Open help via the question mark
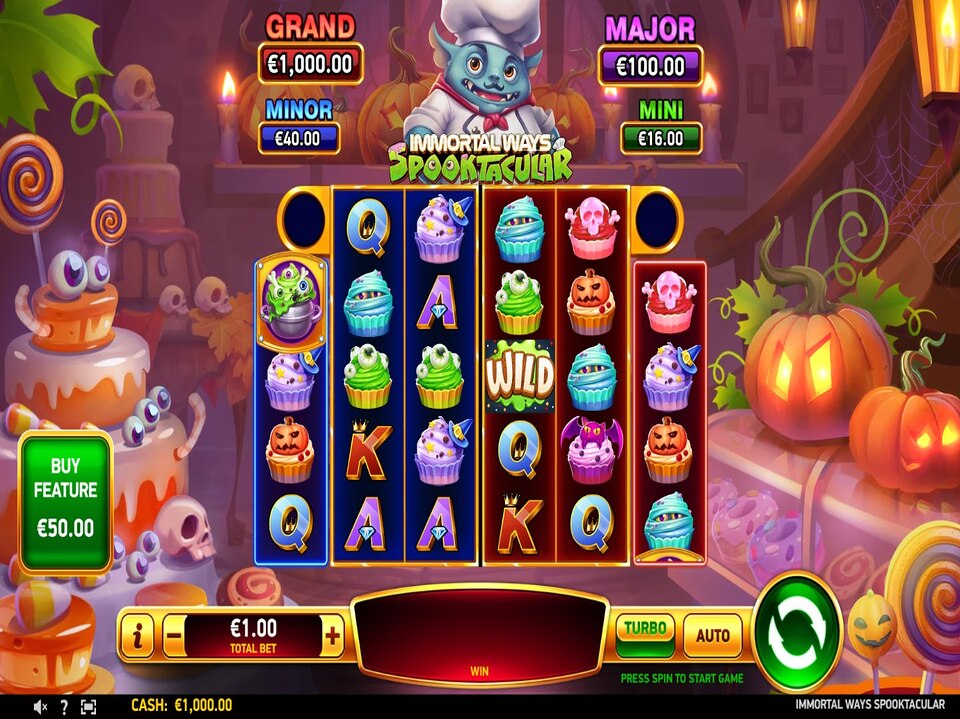Viewport: 960px width, 719px height. click(x=64, y=707)
